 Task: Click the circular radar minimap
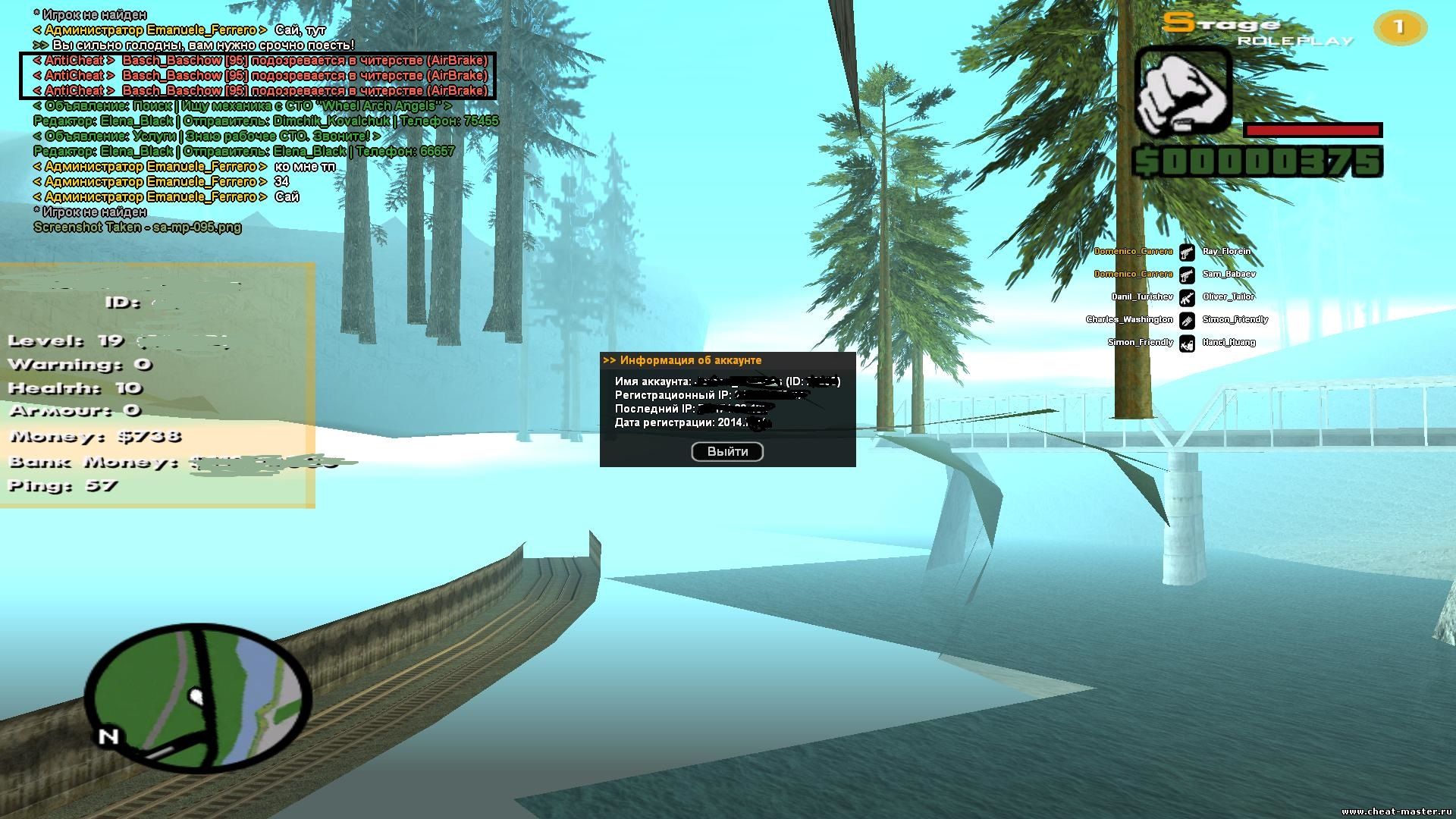tap(198, 697)
